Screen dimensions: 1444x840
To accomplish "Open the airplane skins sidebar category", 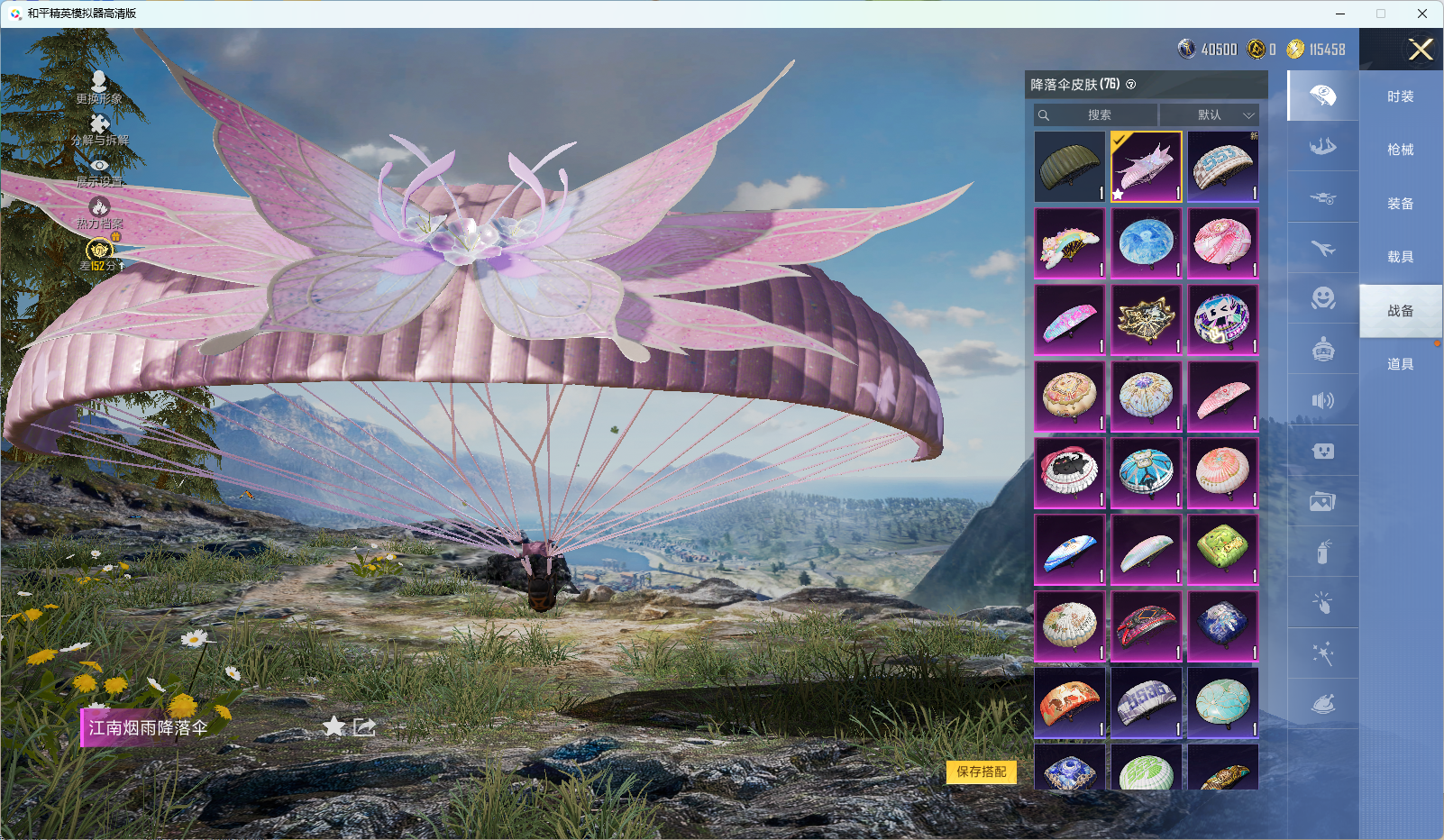I will tap(1322, 248).
